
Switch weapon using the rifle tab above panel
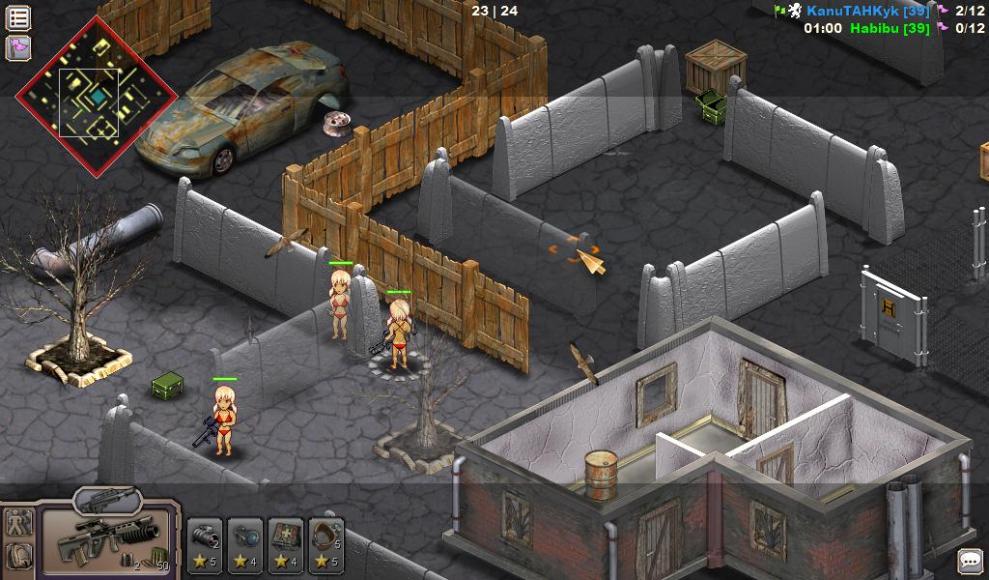pyautogui.click(x=107, y=499)
